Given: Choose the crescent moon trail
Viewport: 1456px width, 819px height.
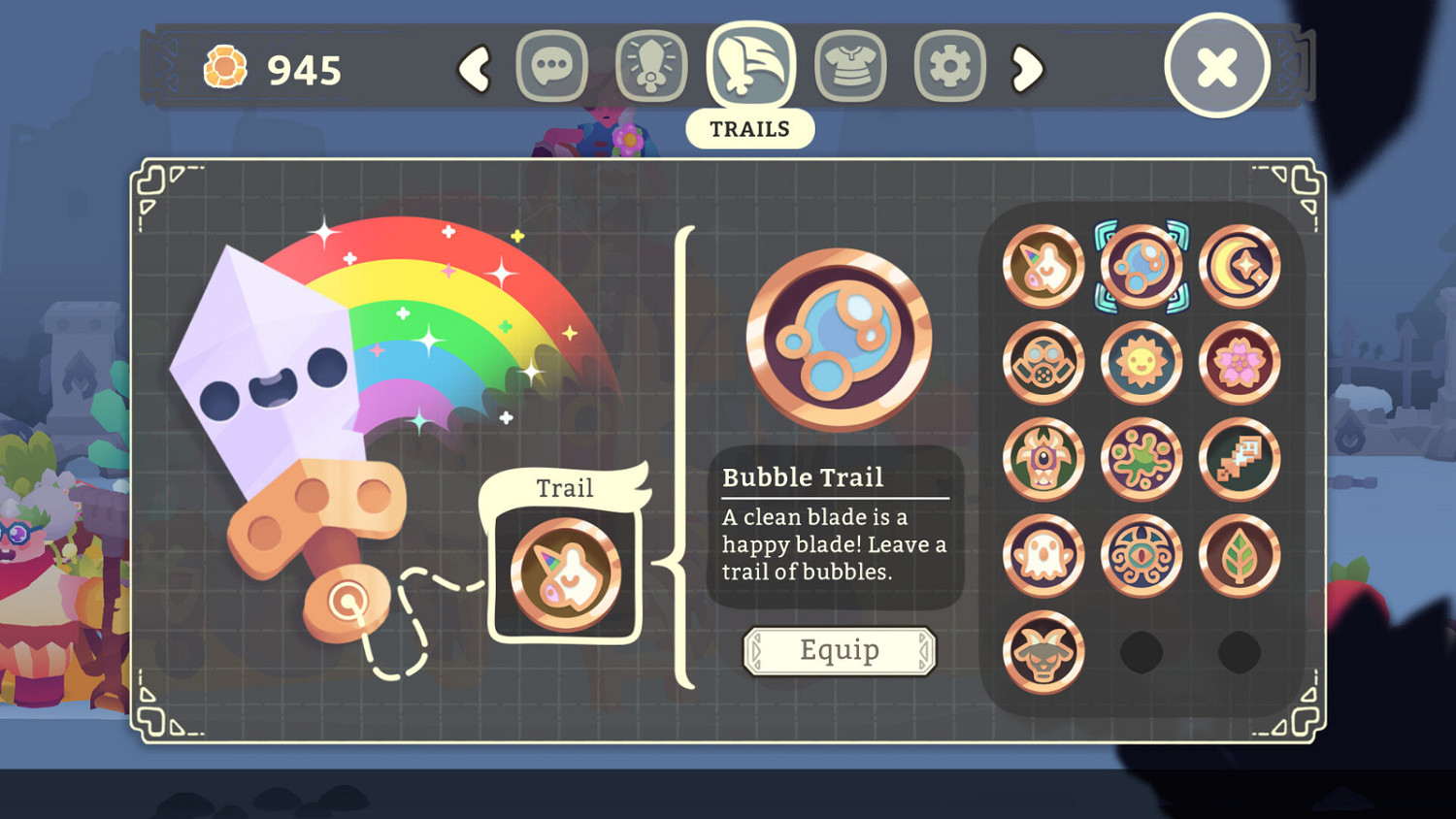Looking at the screenshot, I should click(1241, 265).
